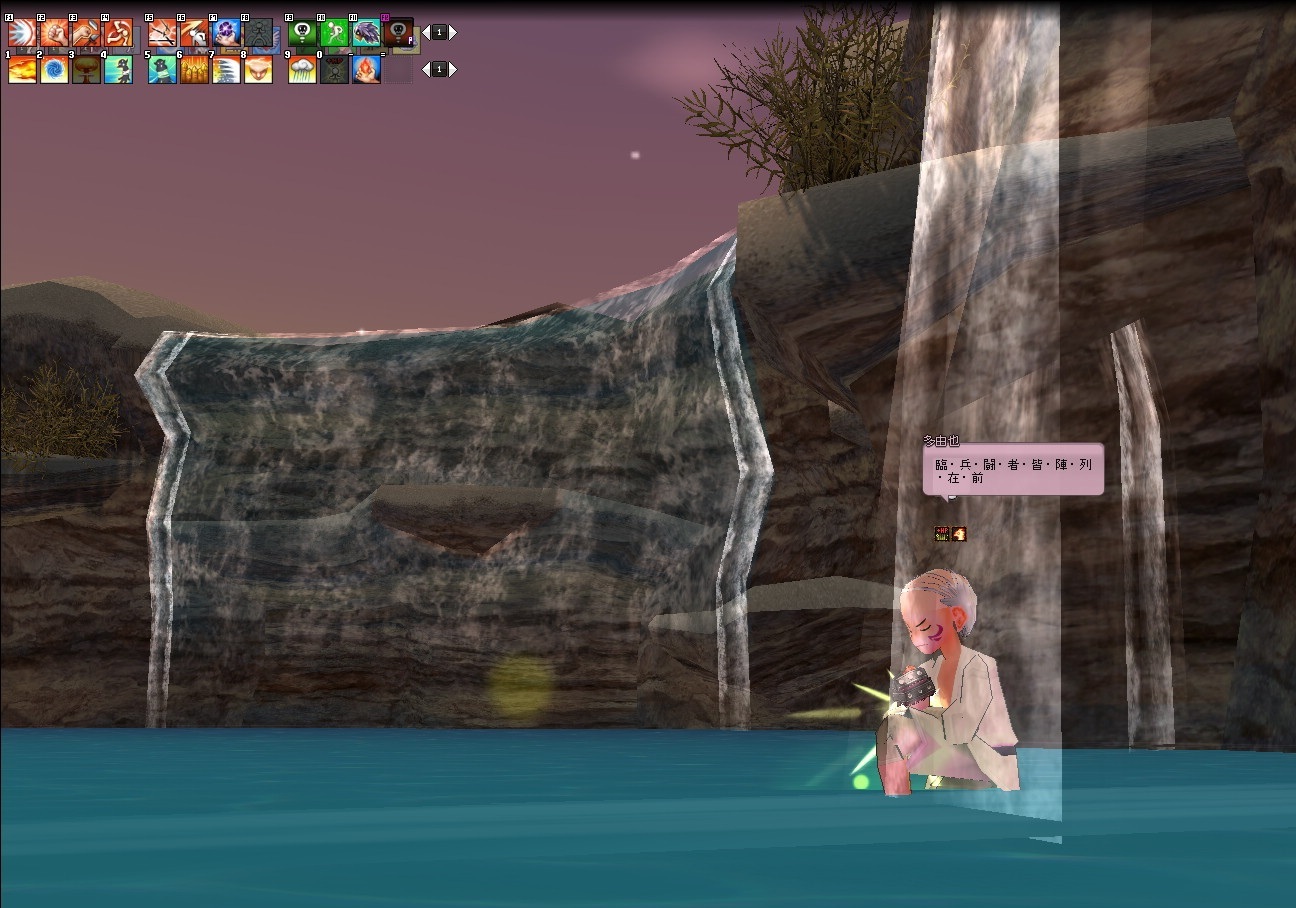1296x908 pixels.
Task: Cast the purple orb skill on F7
Action: click(x=226, y=33)
